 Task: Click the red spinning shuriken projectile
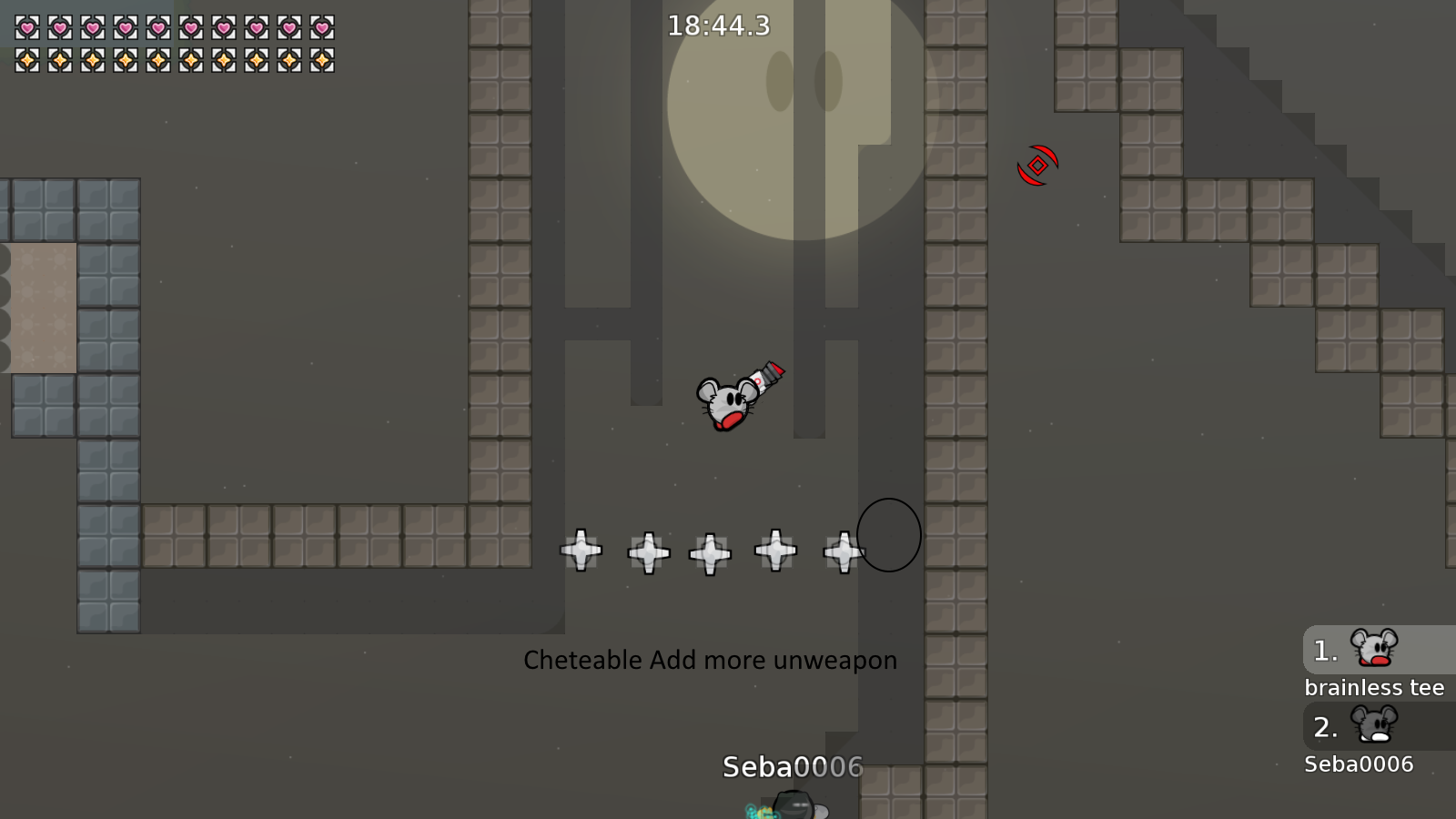point(1036,164)
